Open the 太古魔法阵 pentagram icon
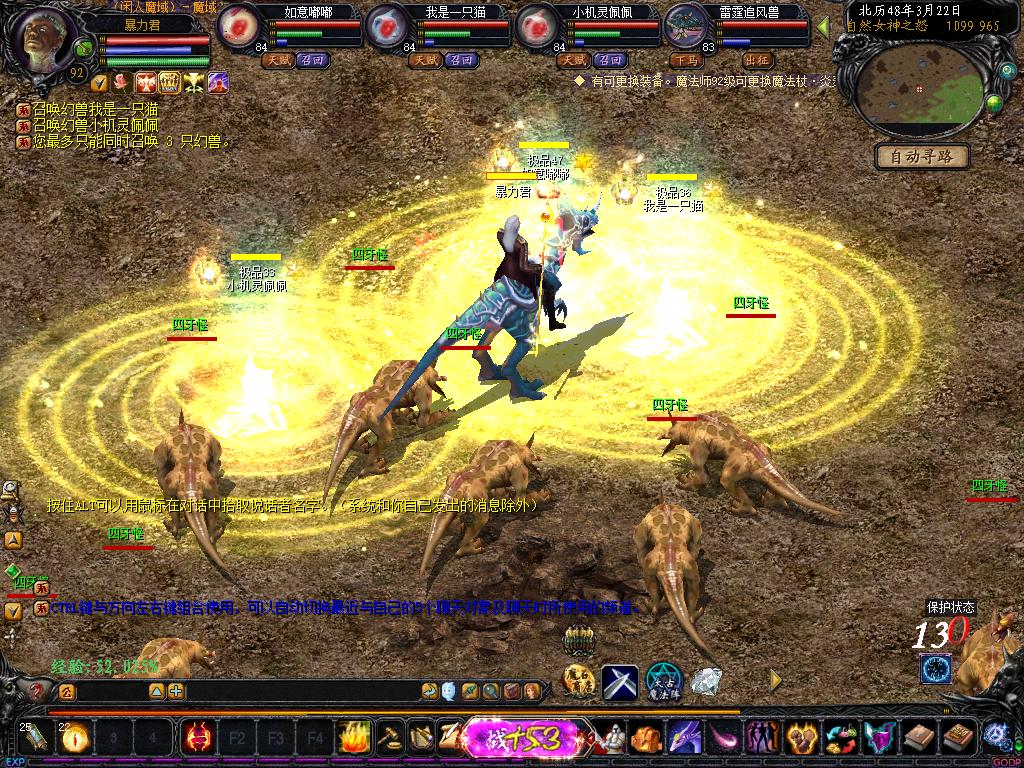The width and height of the screenshot is (1024, 768). point(663,682)
